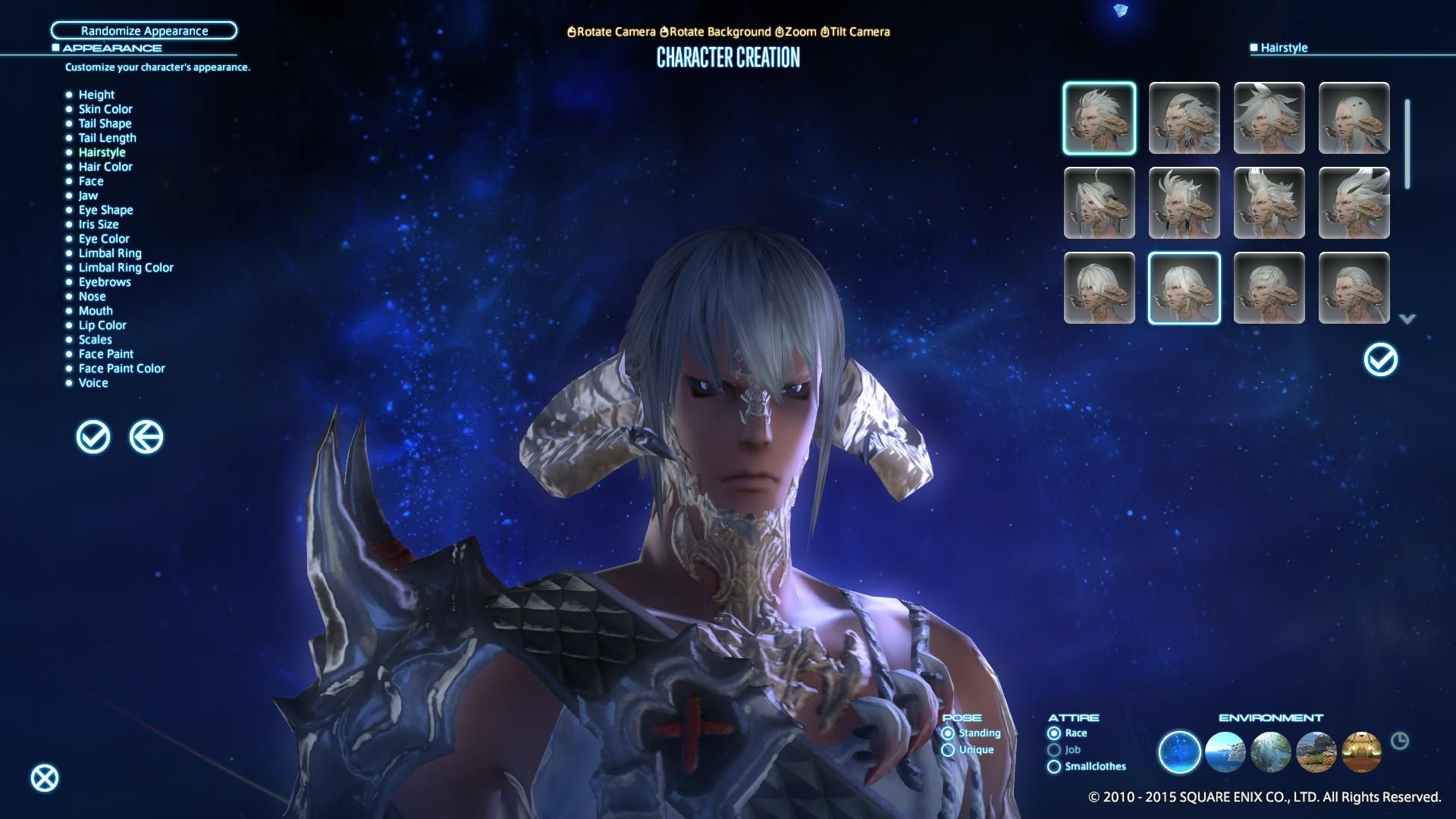Switch pose to Unique
Image resolution: width=1456 pixels, height=819 pixels.
[x=949, y=749]
